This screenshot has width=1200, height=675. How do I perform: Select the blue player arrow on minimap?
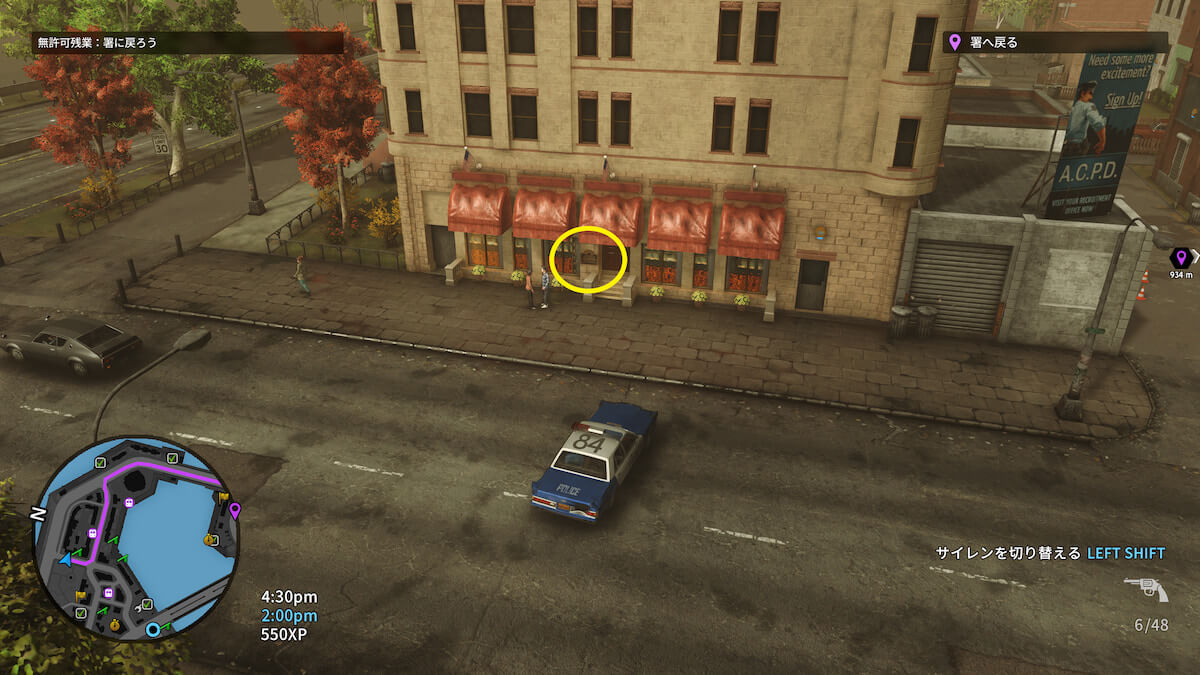point(65,560)
